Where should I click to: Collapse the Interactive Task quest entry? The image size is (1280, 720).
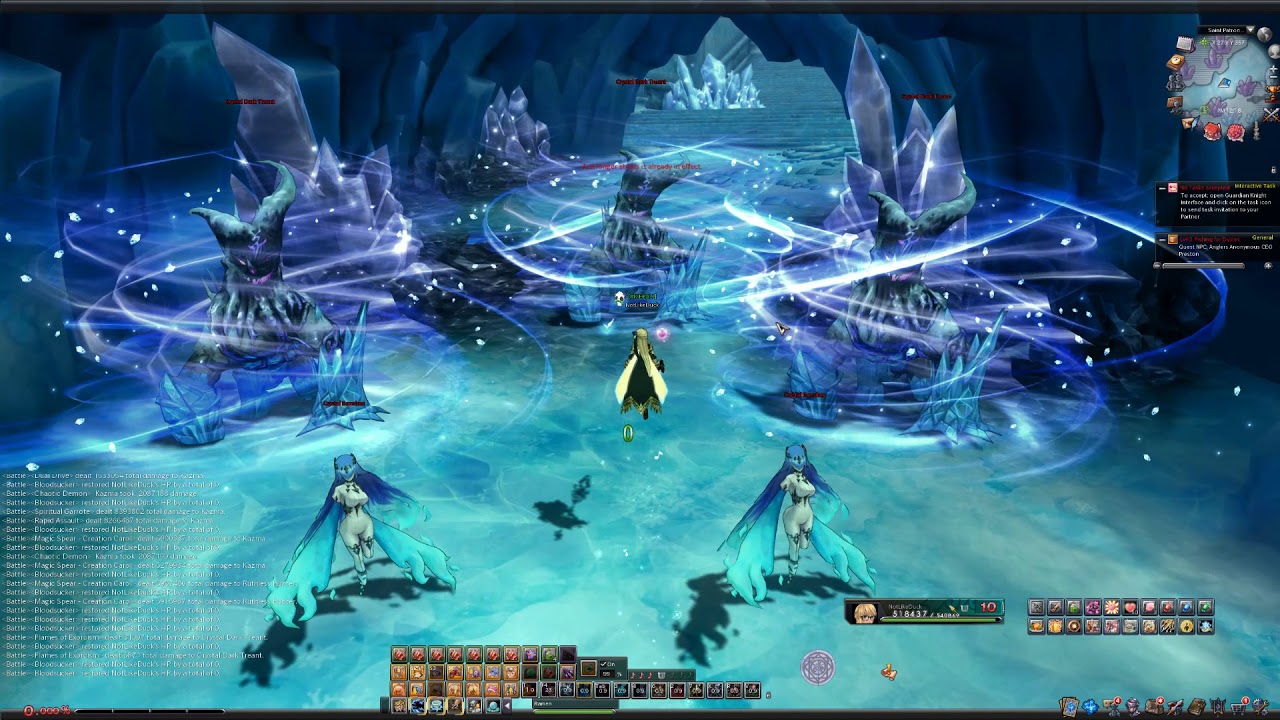(x=1162, y=188)
